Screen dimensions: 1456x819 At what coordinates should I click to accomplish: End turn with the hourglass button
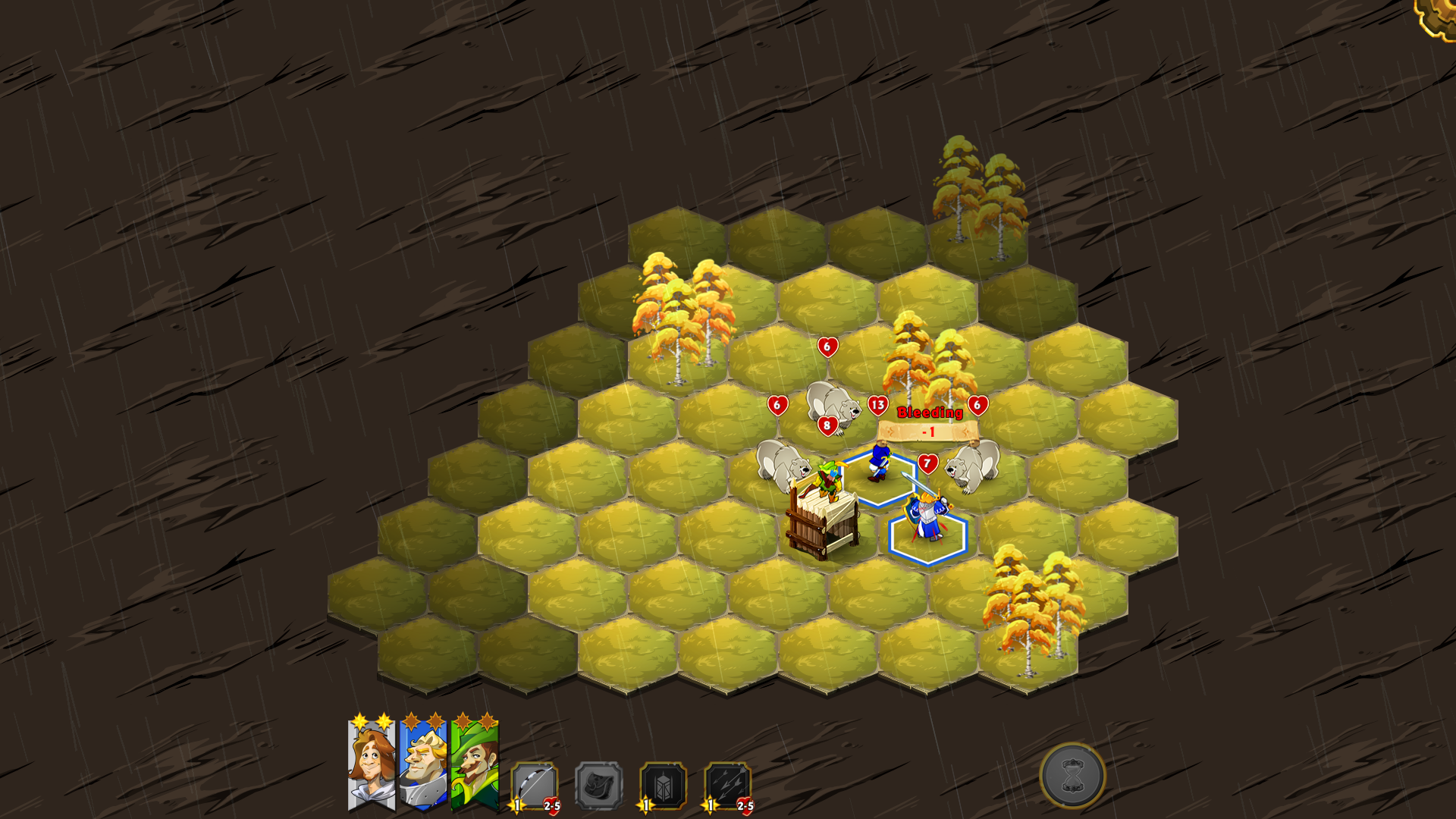(x=1072, y=776)
